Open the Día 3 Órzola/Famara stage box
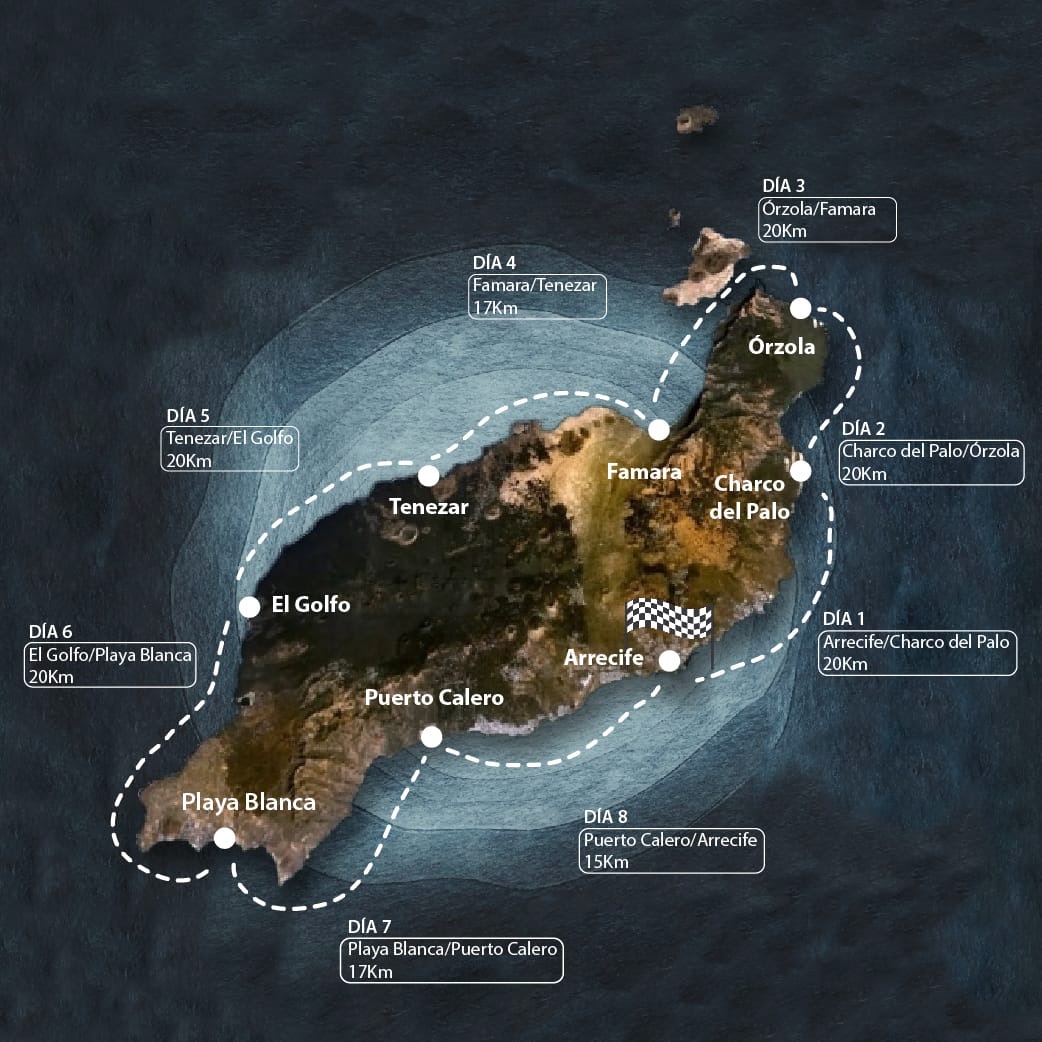 point(827,220)
